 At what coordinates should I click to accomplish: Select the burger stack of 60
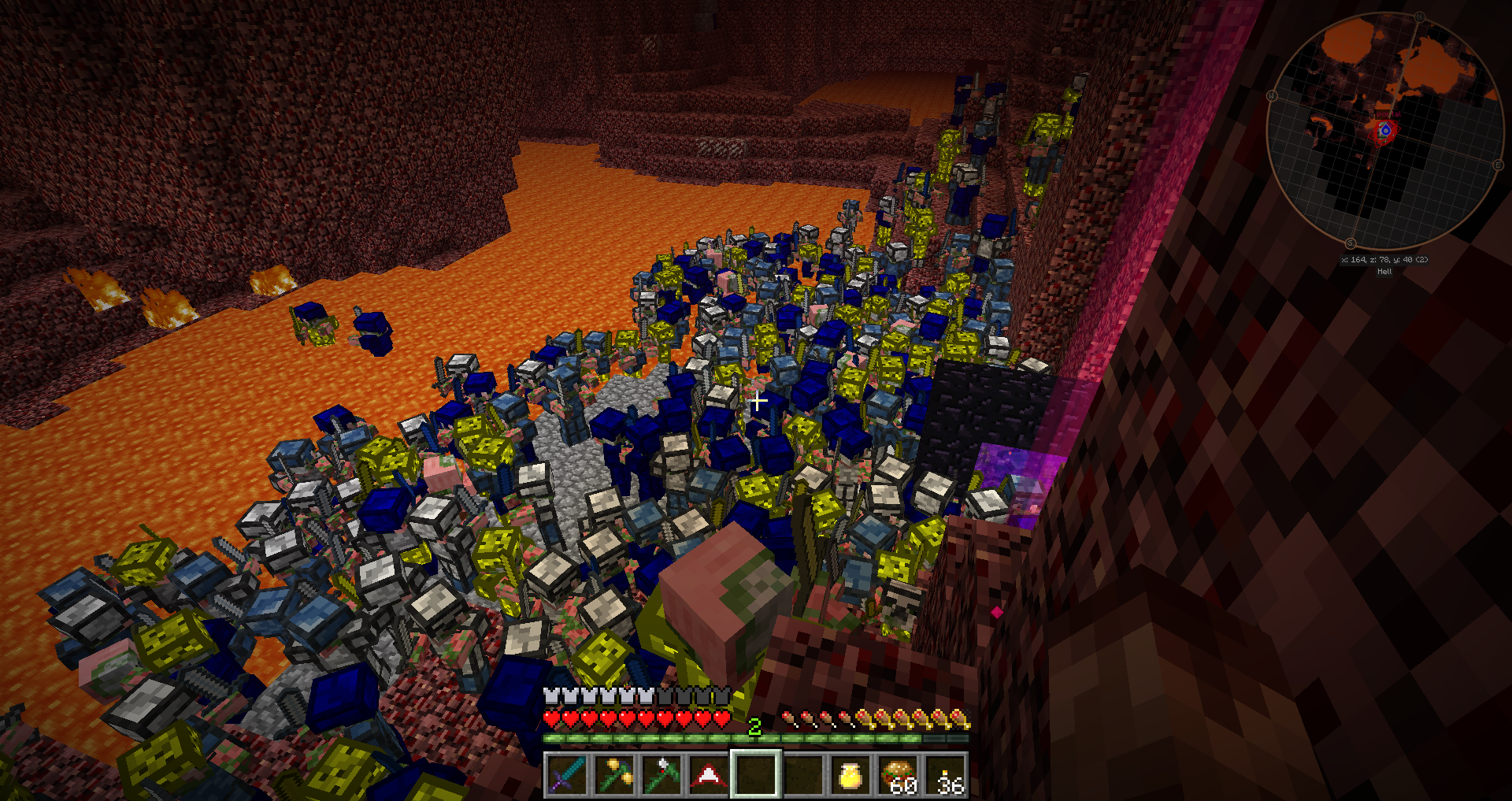pos(899,774)
